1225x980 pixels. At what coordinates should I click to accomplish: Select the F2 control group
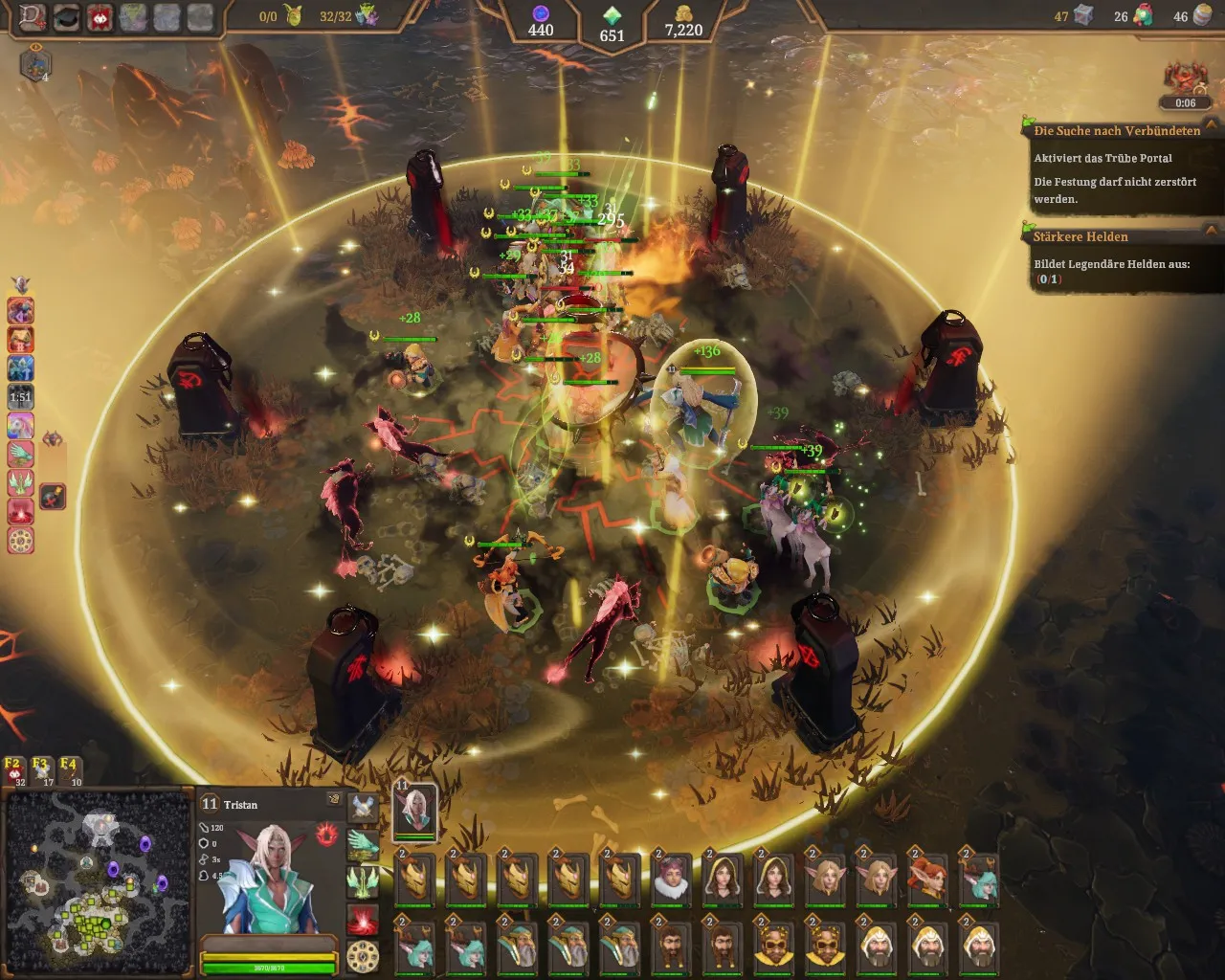[x=14, y=770]
